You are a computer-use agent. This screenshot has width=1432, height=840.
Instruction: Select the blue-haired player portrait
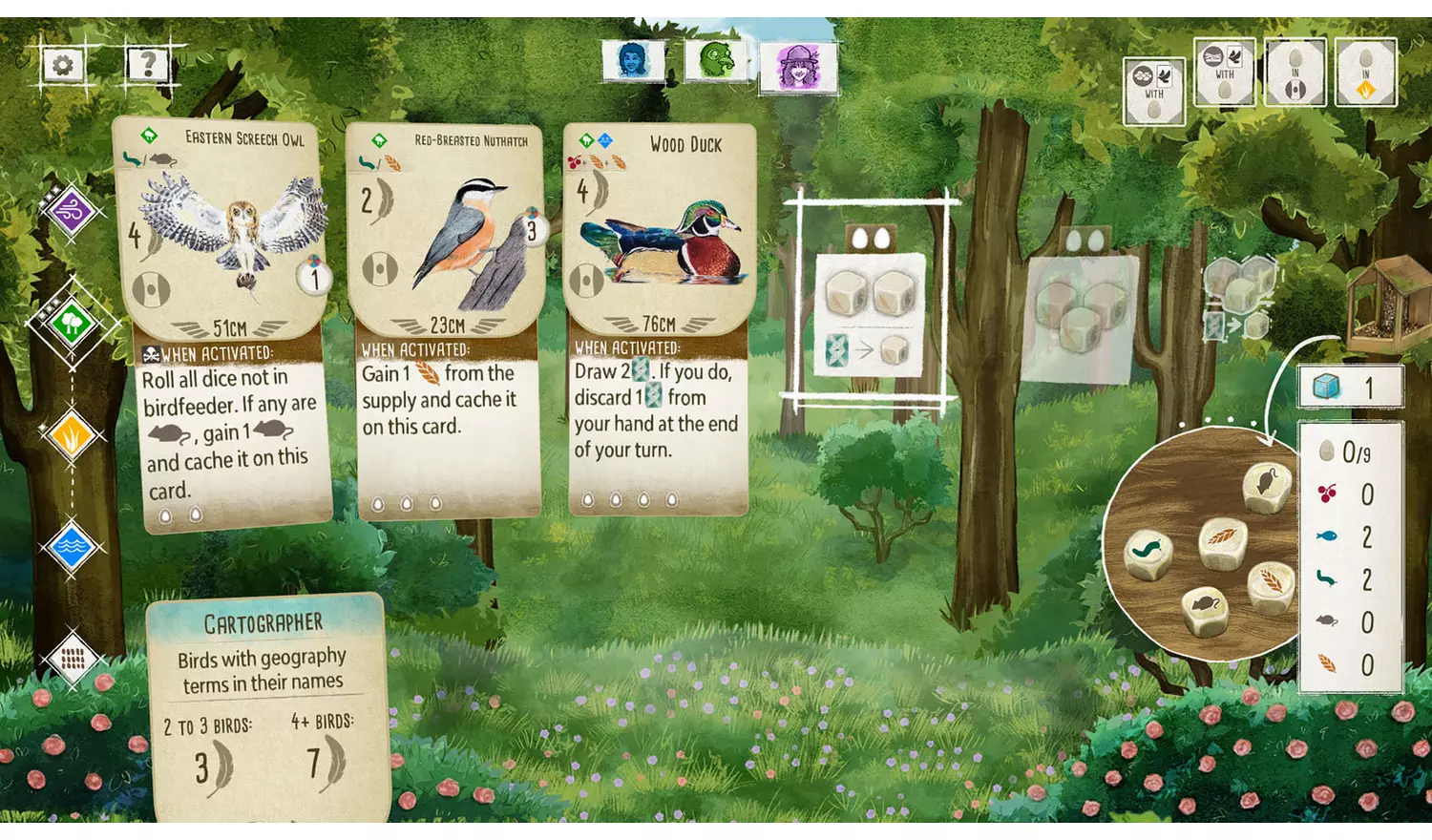click(x=633, y=61)
